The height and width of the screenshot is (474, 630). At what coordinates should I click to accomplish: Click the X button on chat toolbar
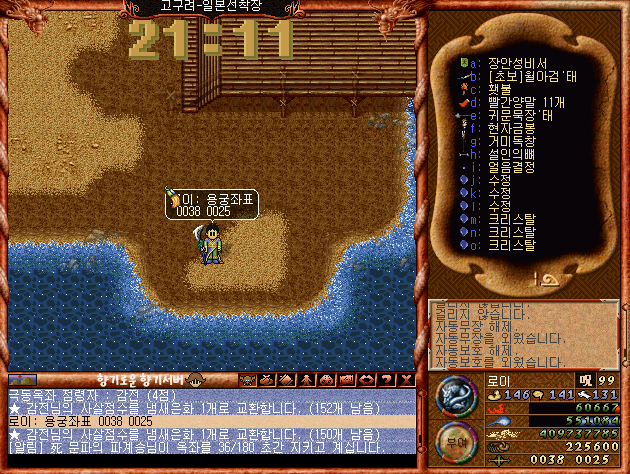tap(405, 380)
